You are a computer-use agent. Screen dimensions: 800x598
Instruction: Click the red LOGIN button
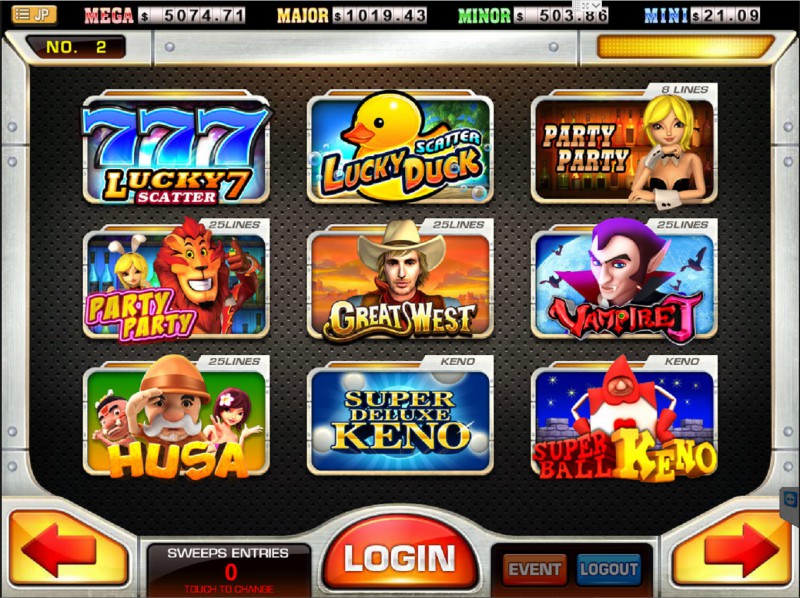point(400,558)
